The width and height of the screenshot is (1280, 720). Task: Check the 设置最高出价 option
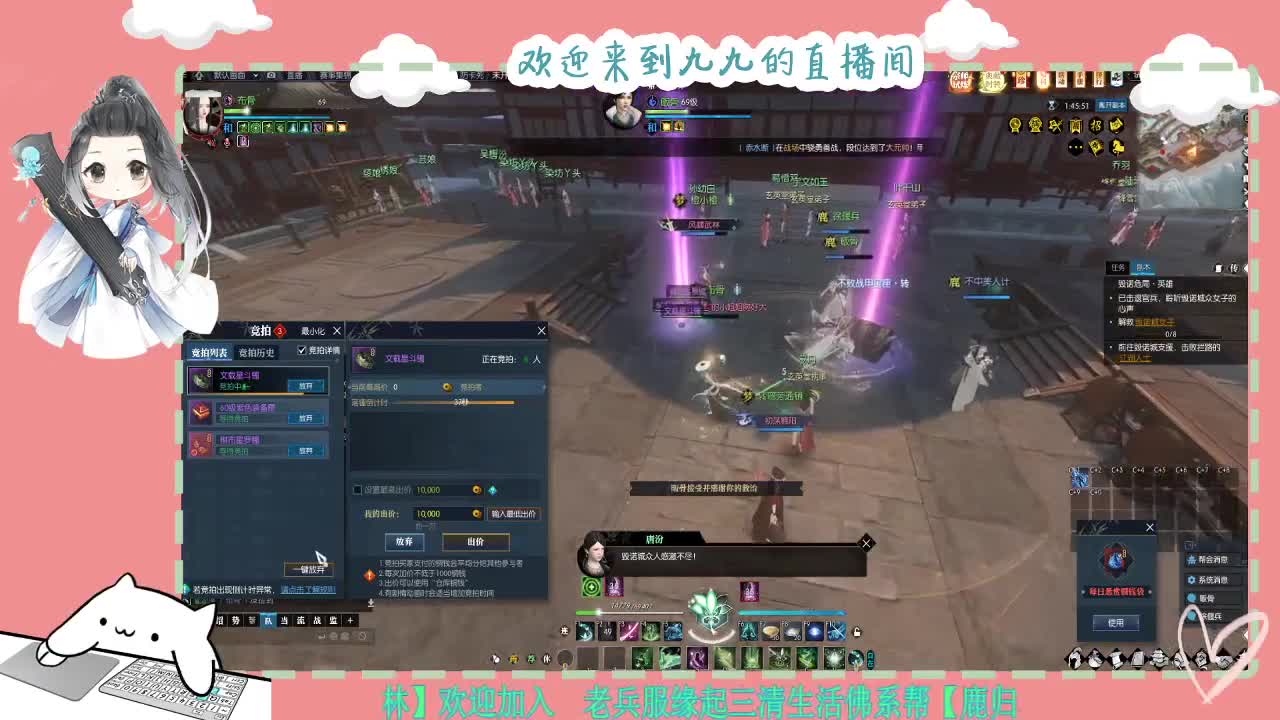356,489
